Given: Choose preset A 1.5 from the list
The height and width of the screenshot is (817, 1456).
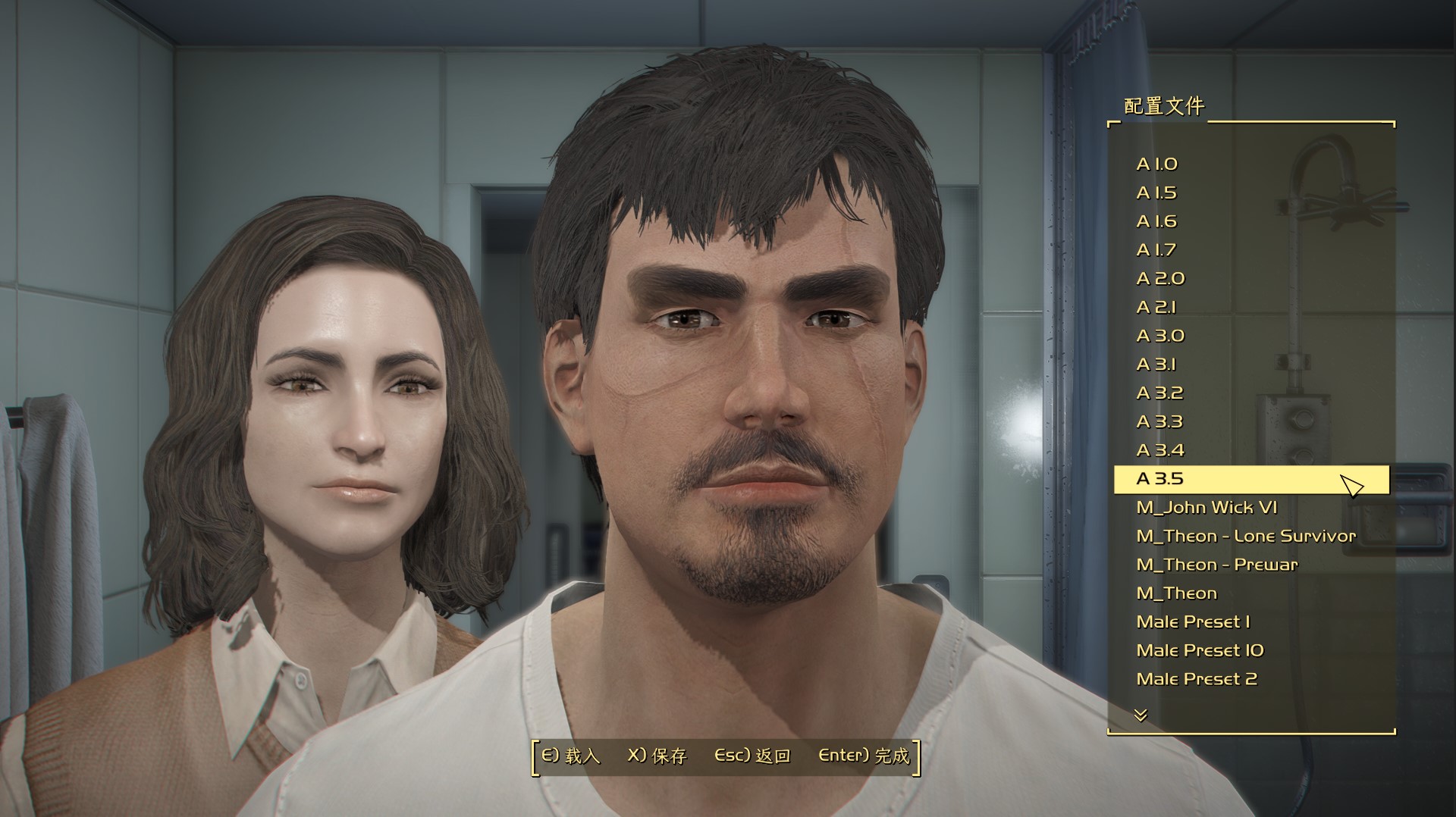Looking at the screenshot, I should pyautogui.click(x=1156, y=193).
